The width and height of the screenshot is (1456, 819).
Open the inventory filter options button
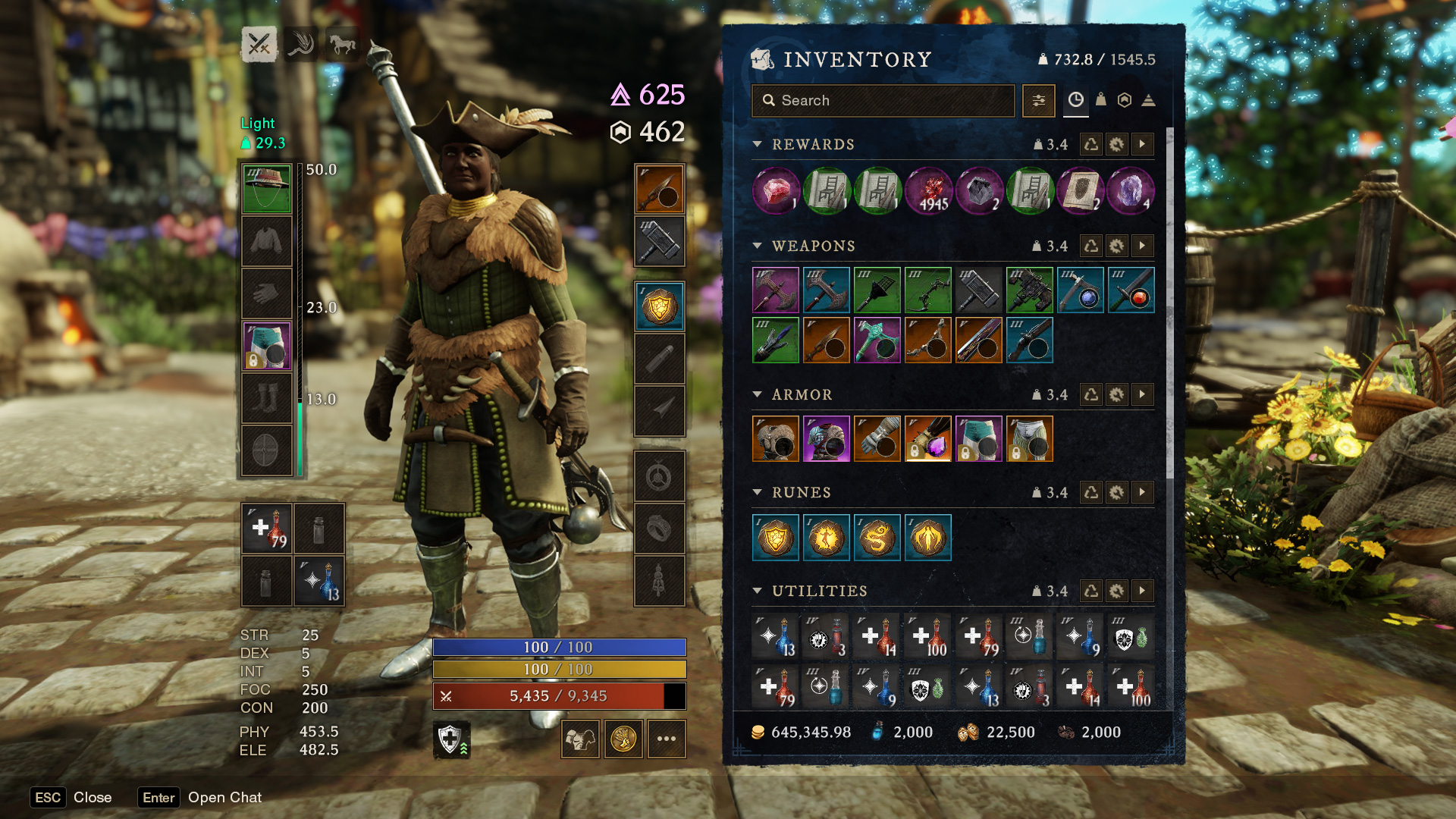coord(1038,101)
